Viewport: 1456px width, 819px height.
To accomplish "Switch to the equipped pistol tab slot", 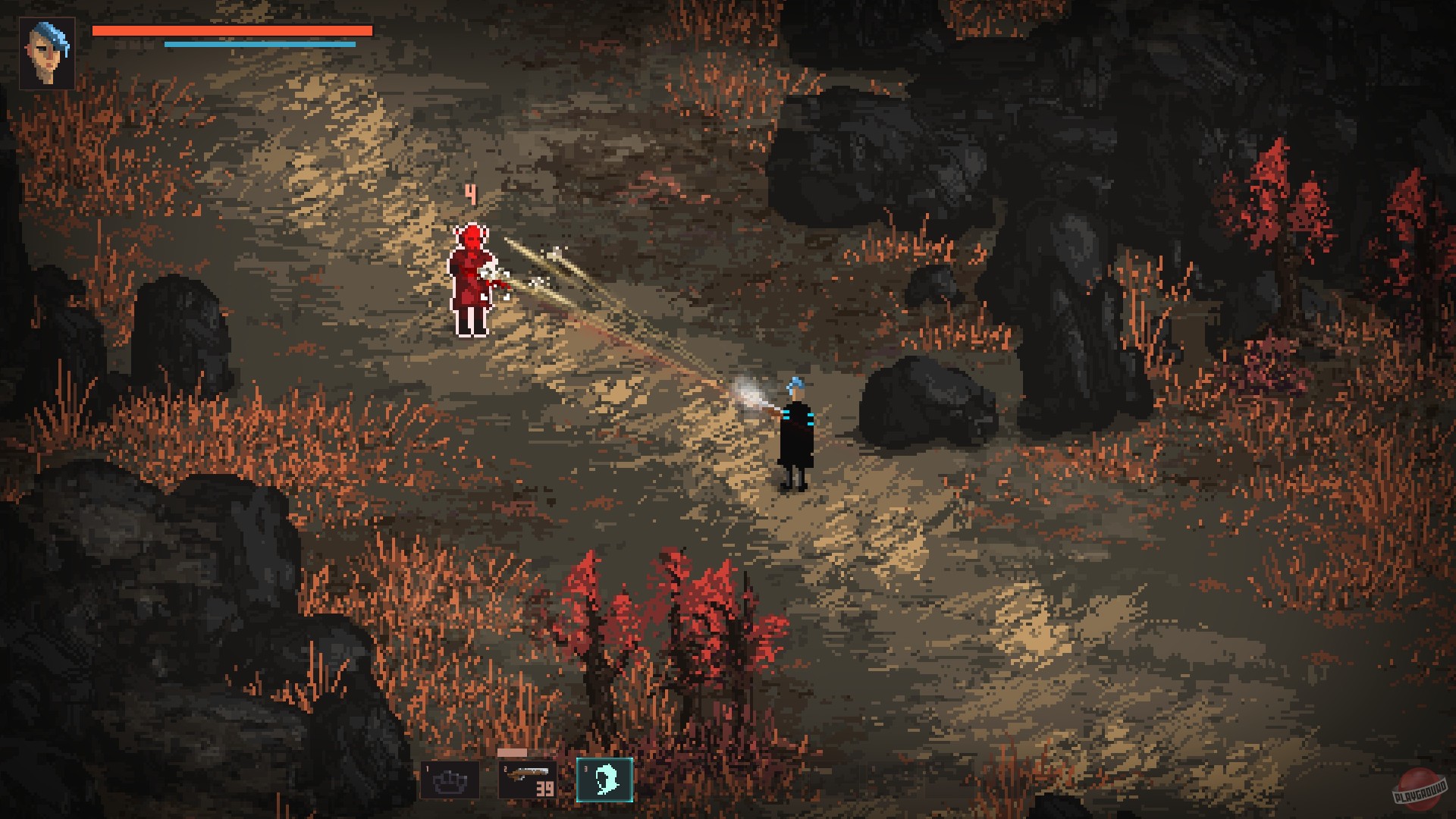I will (x=527, y=781).
